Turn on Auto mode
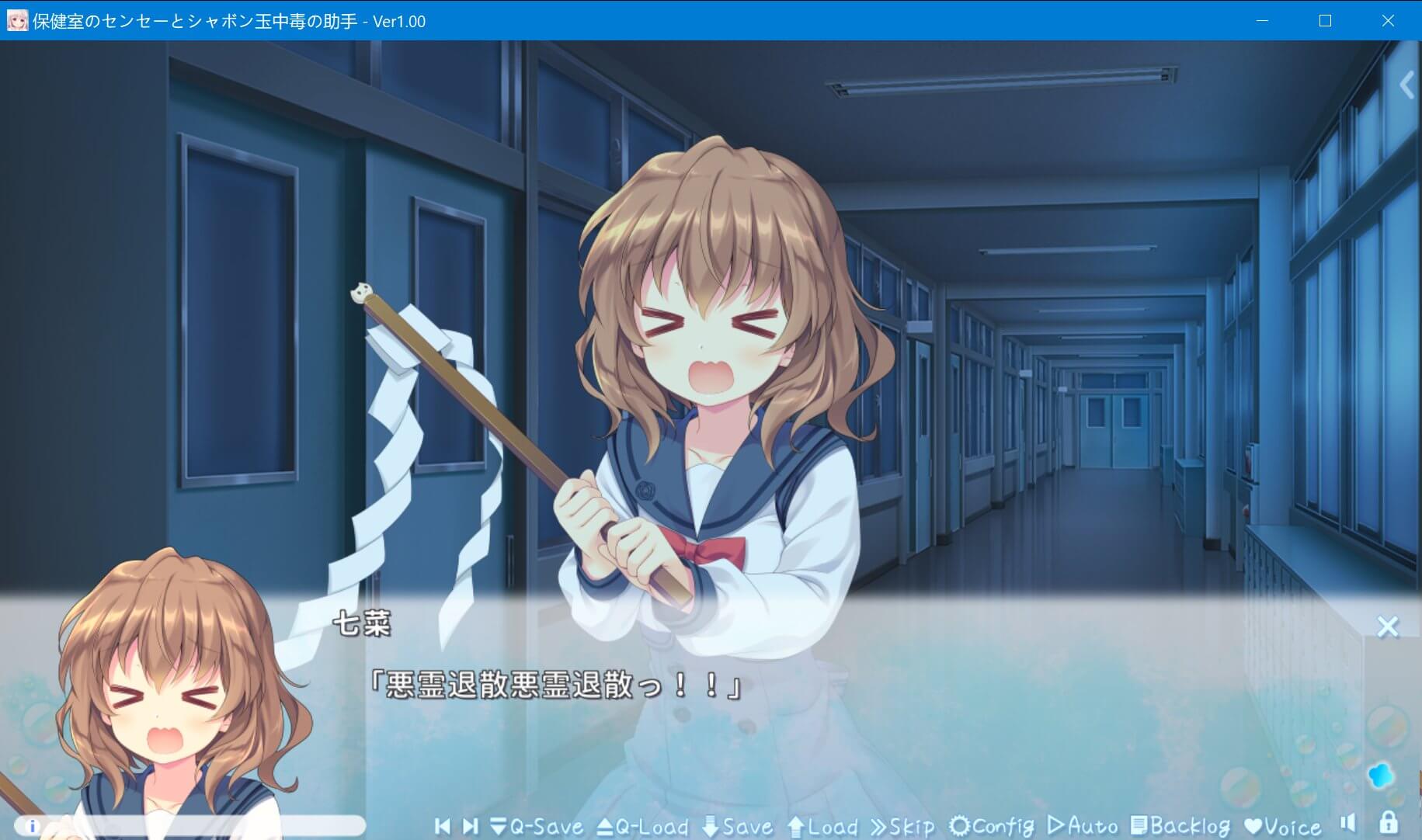Image resolution: width=1422 pixels, height=840 pixels. pyautogui.click(x=1082, y=826)
